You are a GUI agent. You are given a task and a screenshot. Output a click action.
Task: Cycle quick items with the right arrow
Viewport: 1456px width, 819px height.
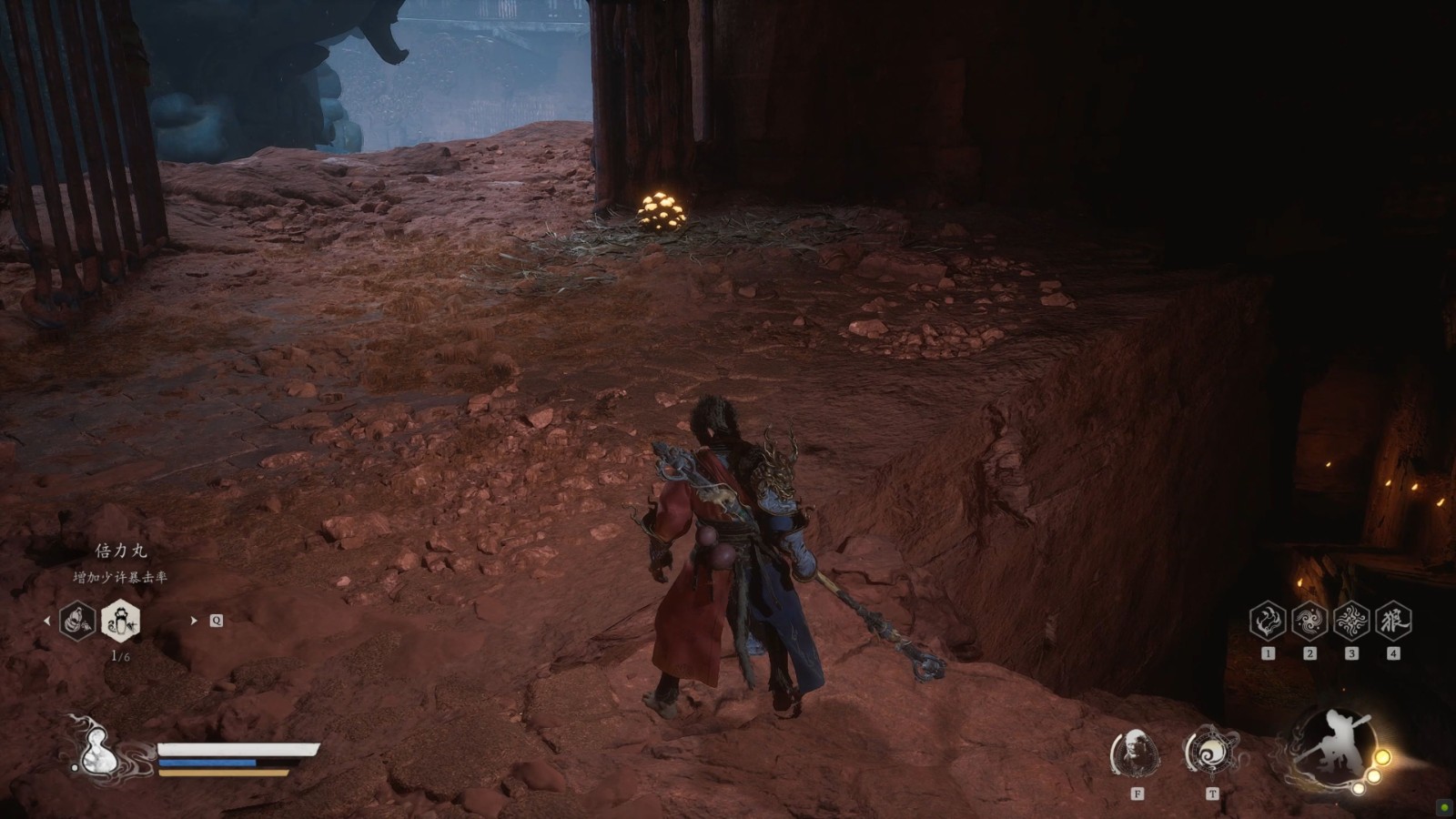[193, 621]
